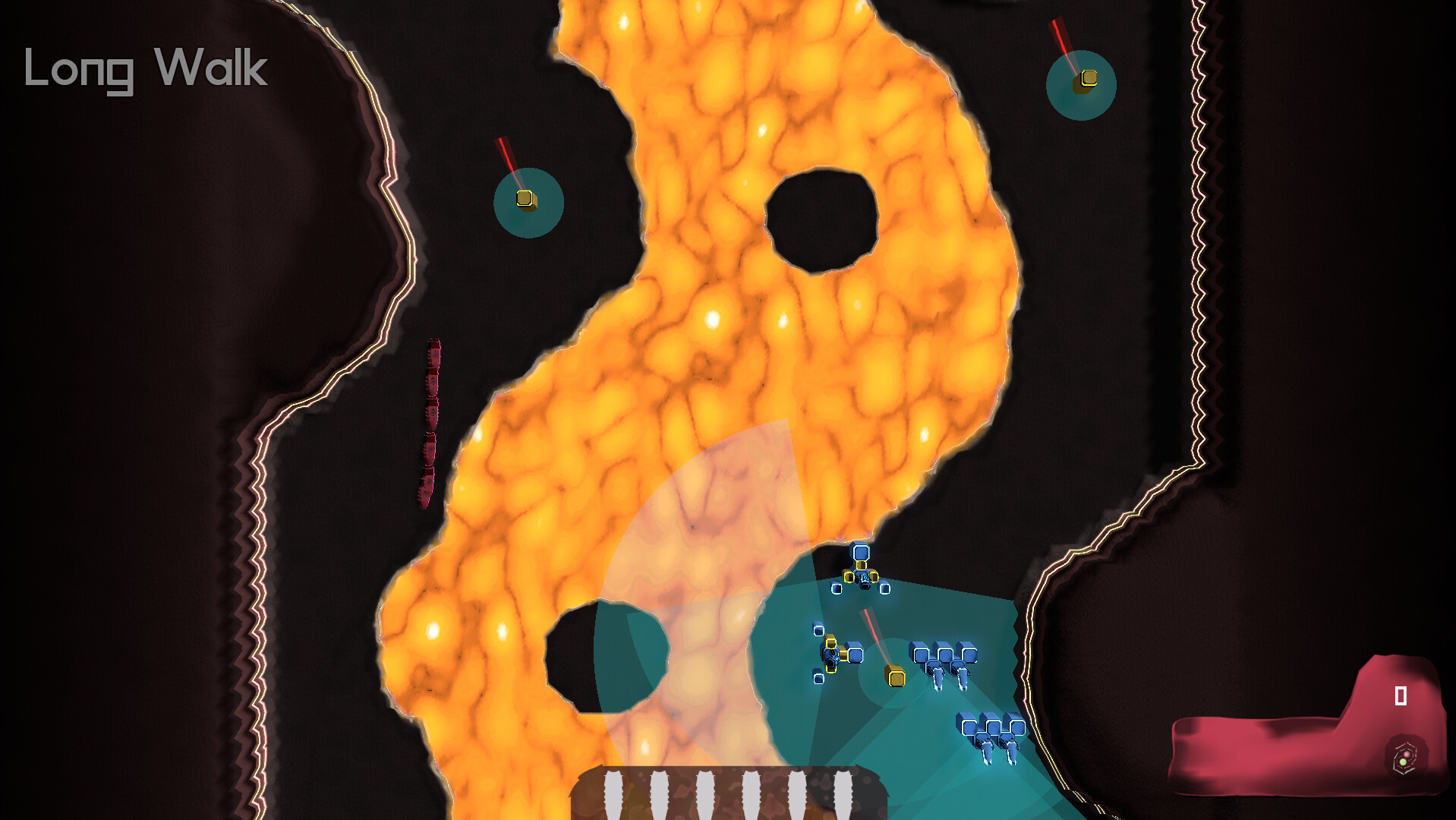Click the Long Walk level title
This screenshot has width=1456, height=820.
[x=142, y=71]
